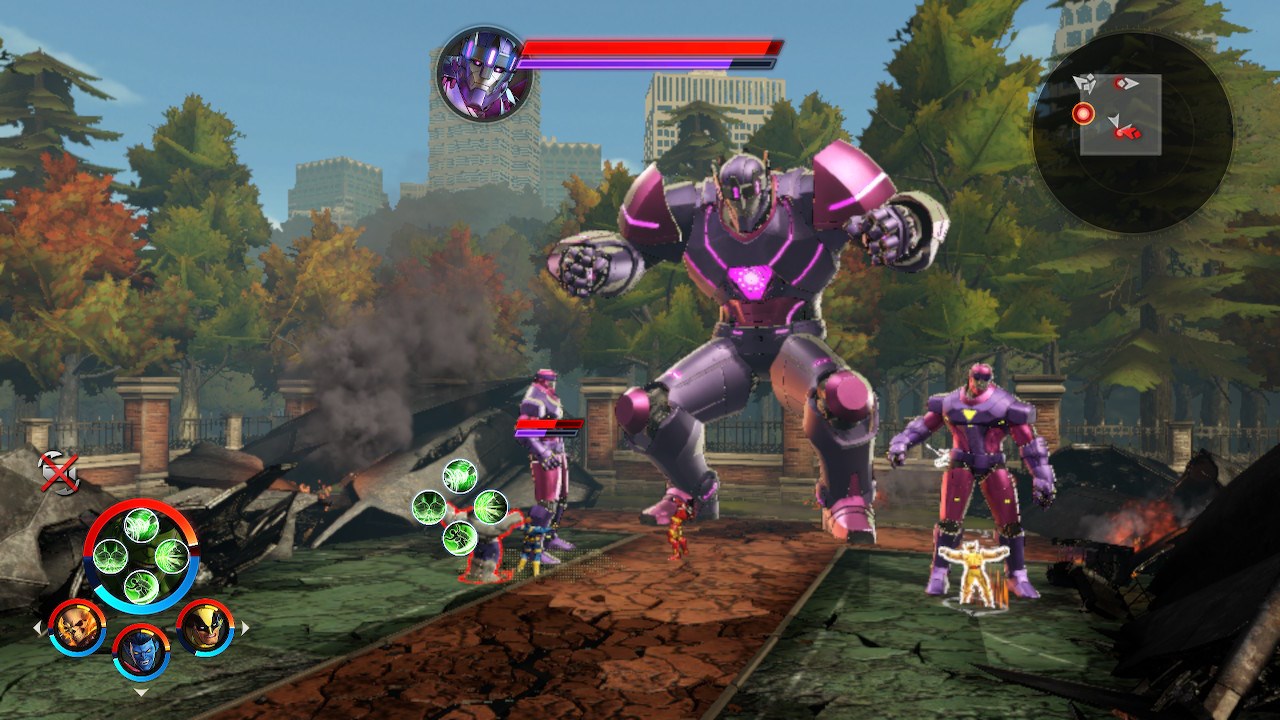The height and width of the screenshot is (720, 1280).
Task: Activate Hulk's ability wheel ringed by health
Action: pos(141,556)
